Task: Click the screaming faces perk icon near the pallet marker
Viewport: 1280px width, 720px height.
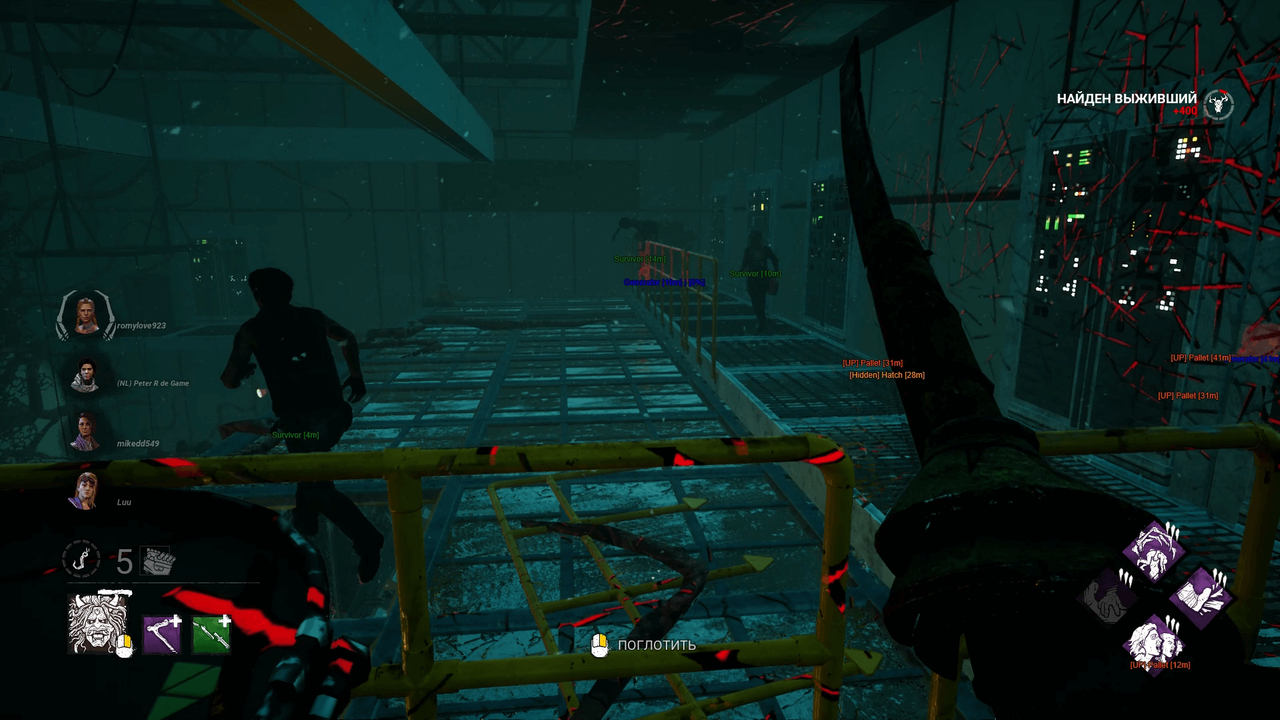Action: [1154, 645]
